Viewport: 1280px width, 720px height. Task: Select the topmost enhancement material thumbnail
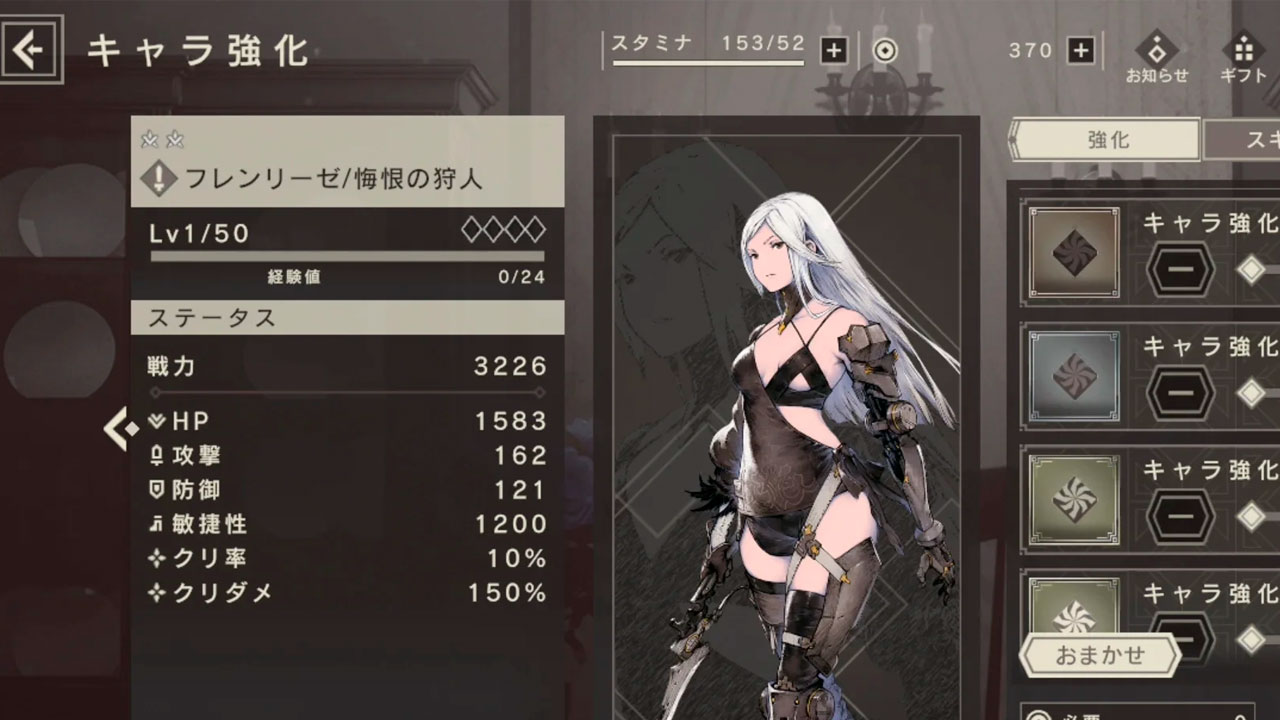pyautogui.click(x=1073, y=252)
